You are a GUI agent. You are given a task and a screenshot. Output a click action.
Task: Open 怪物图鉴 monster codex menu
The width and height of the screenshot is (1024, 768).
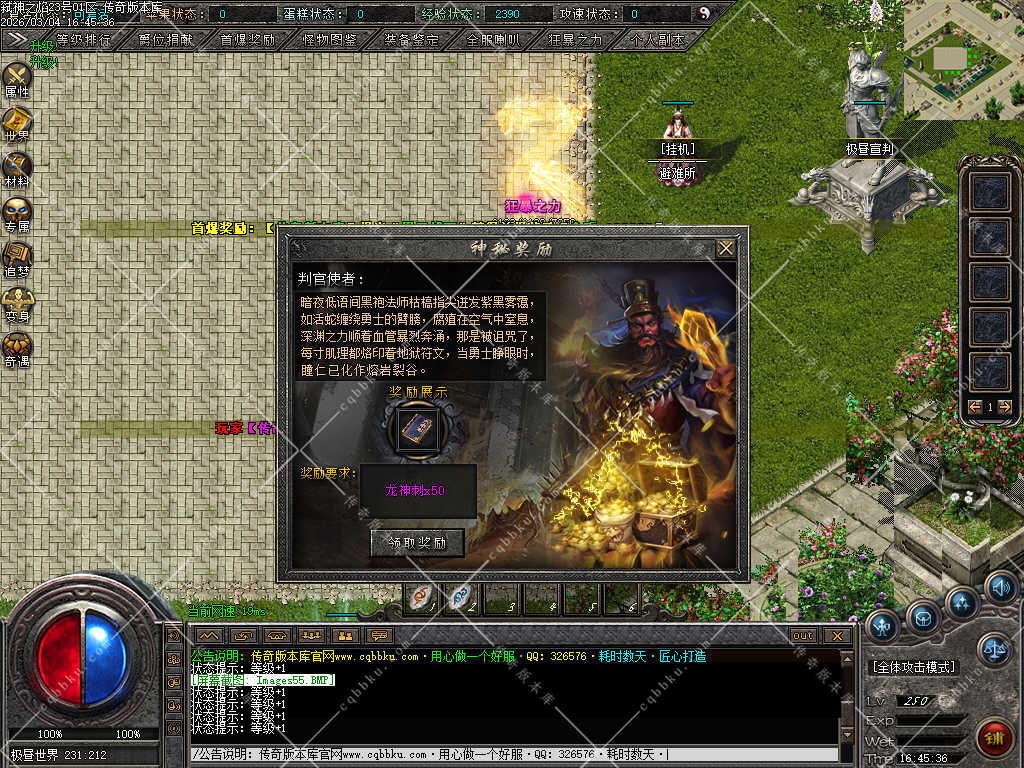(329, 40)
